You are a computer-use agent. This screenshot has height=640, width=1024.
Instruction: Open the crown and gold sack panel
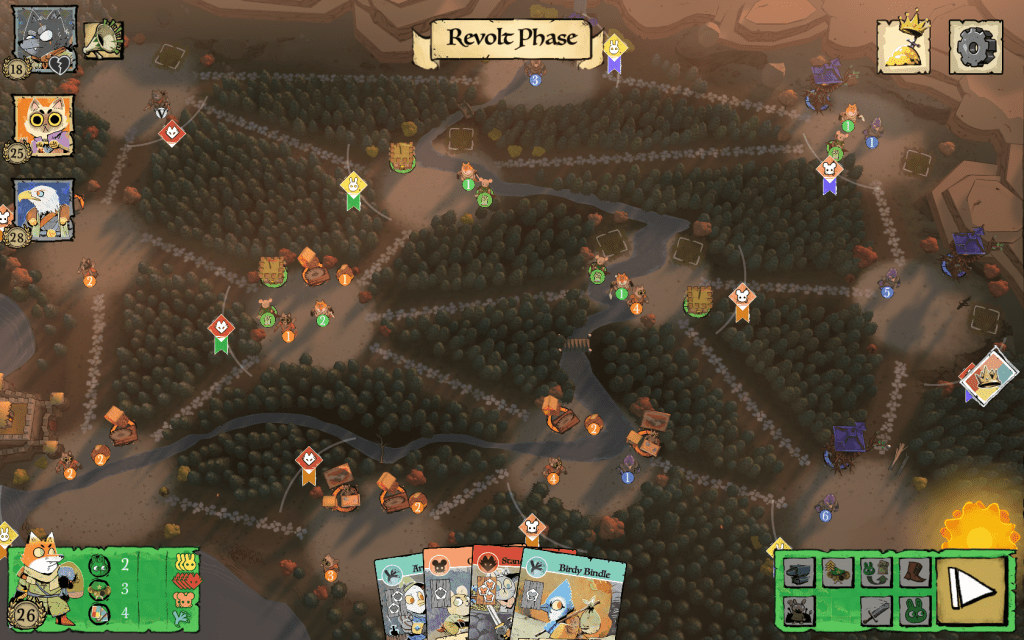coord(904,46)
